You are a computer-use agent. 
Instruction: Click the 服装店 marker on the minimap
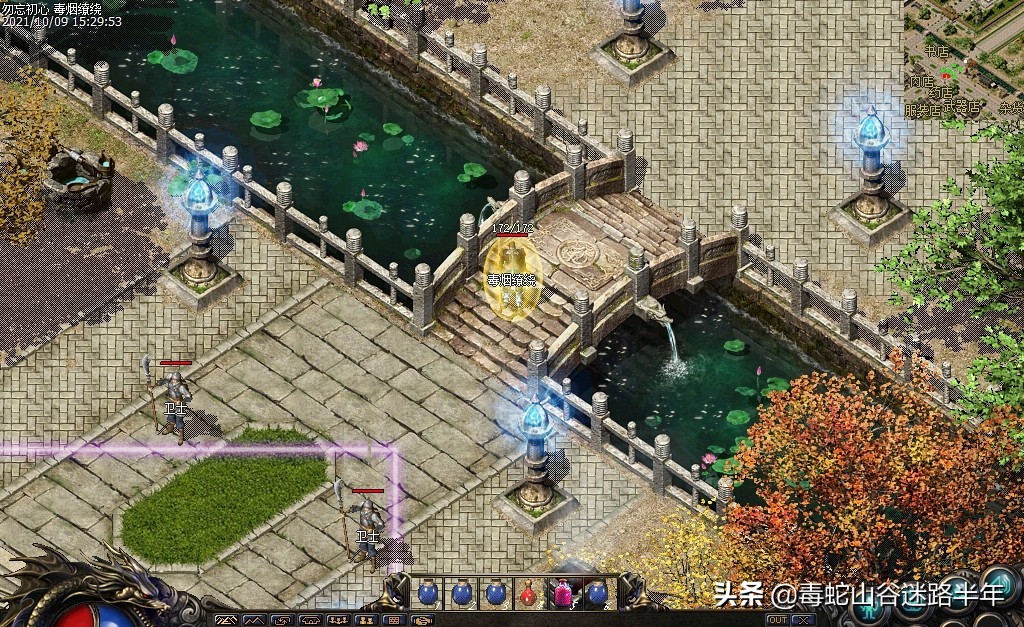tap(923, 111)
